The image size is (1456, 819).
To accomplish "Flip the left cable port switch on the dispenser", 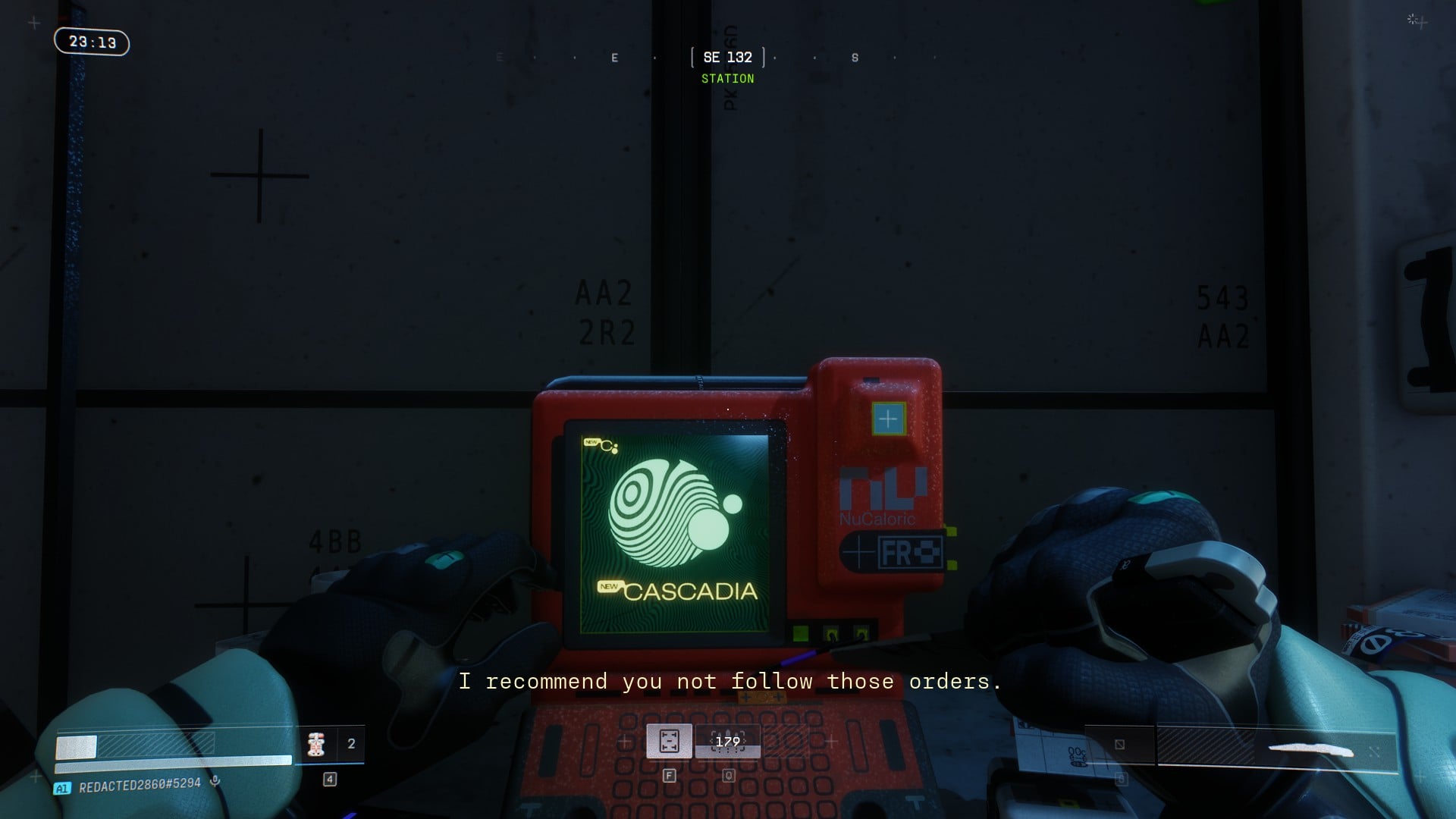I will pyautogui.click(x=832, y=634).
